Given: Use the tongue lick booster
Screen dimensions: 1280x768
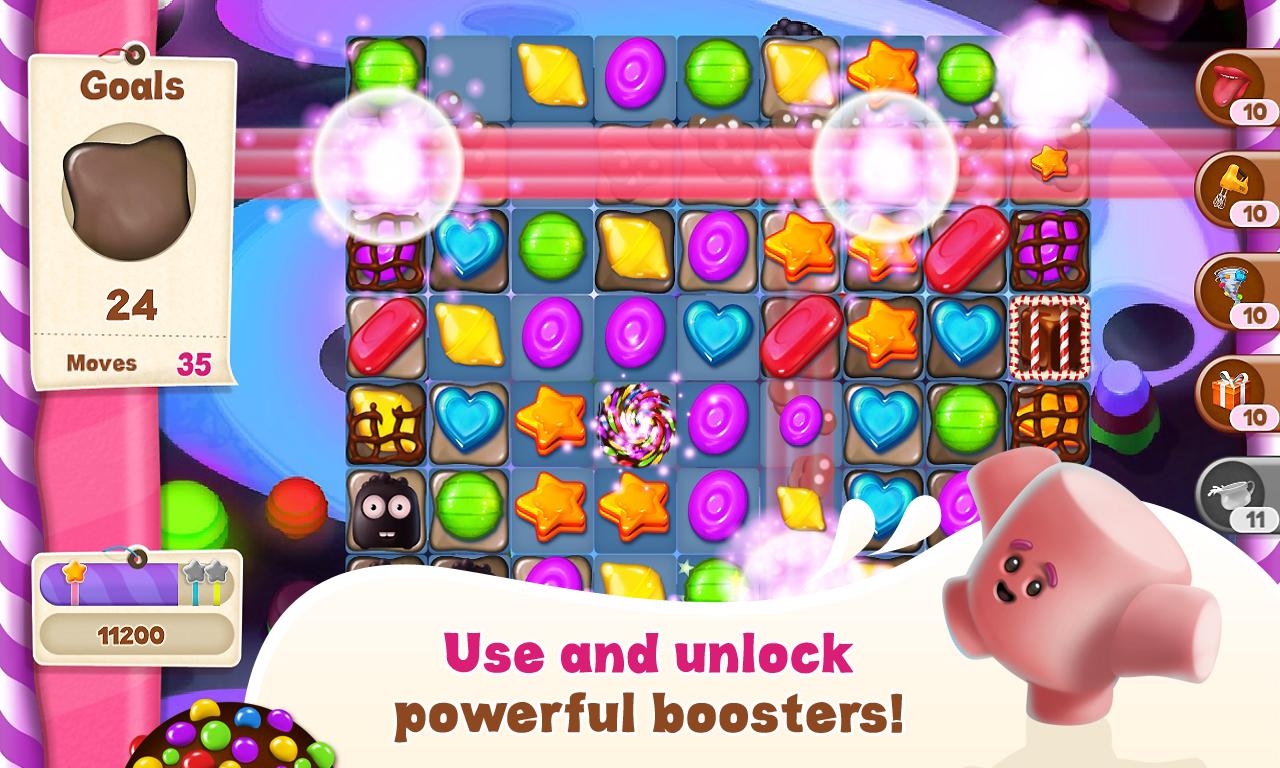Looking at the screenshot, I should [1231, 87].
